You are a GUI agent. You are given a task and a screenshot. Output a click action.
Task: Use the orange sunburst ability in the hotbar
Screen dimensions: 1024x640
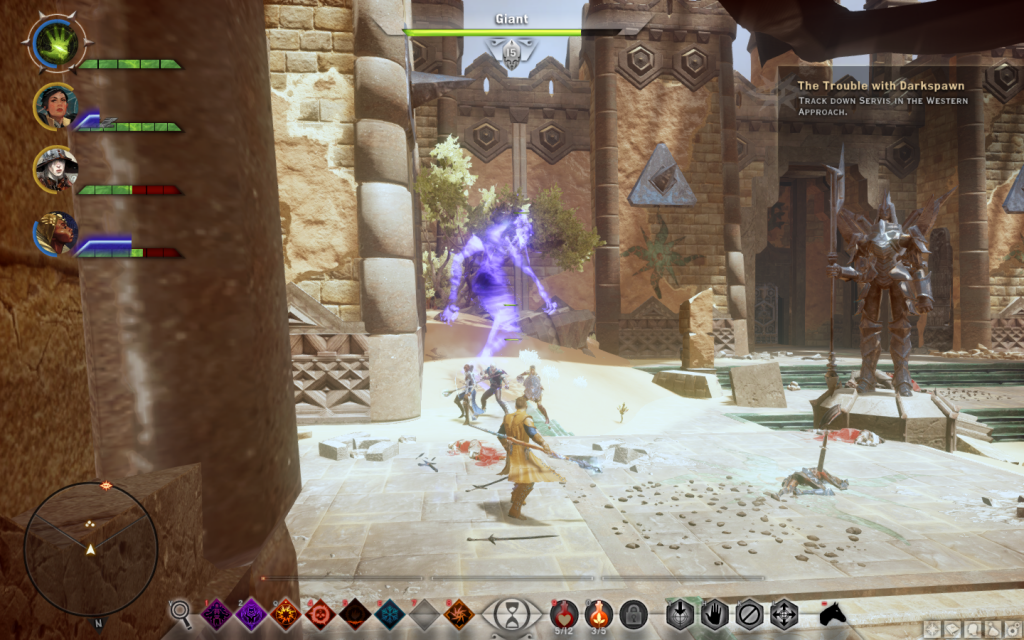point(285,613)
